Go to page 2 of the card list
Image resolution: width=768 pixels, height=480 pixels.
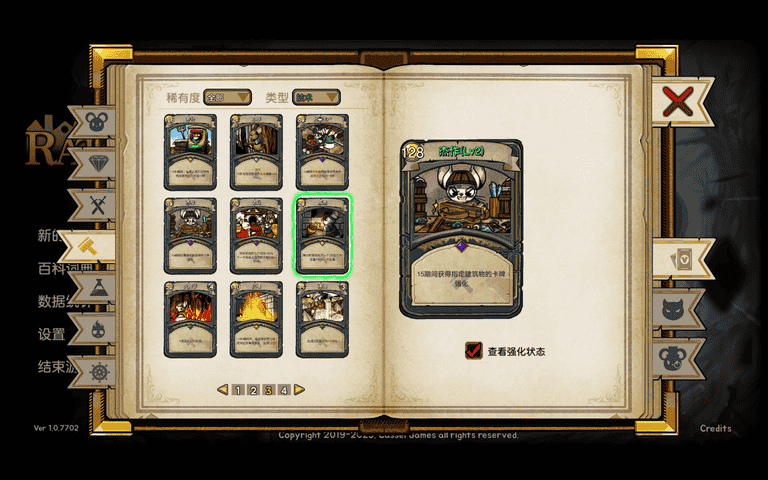tap(253, 390)
